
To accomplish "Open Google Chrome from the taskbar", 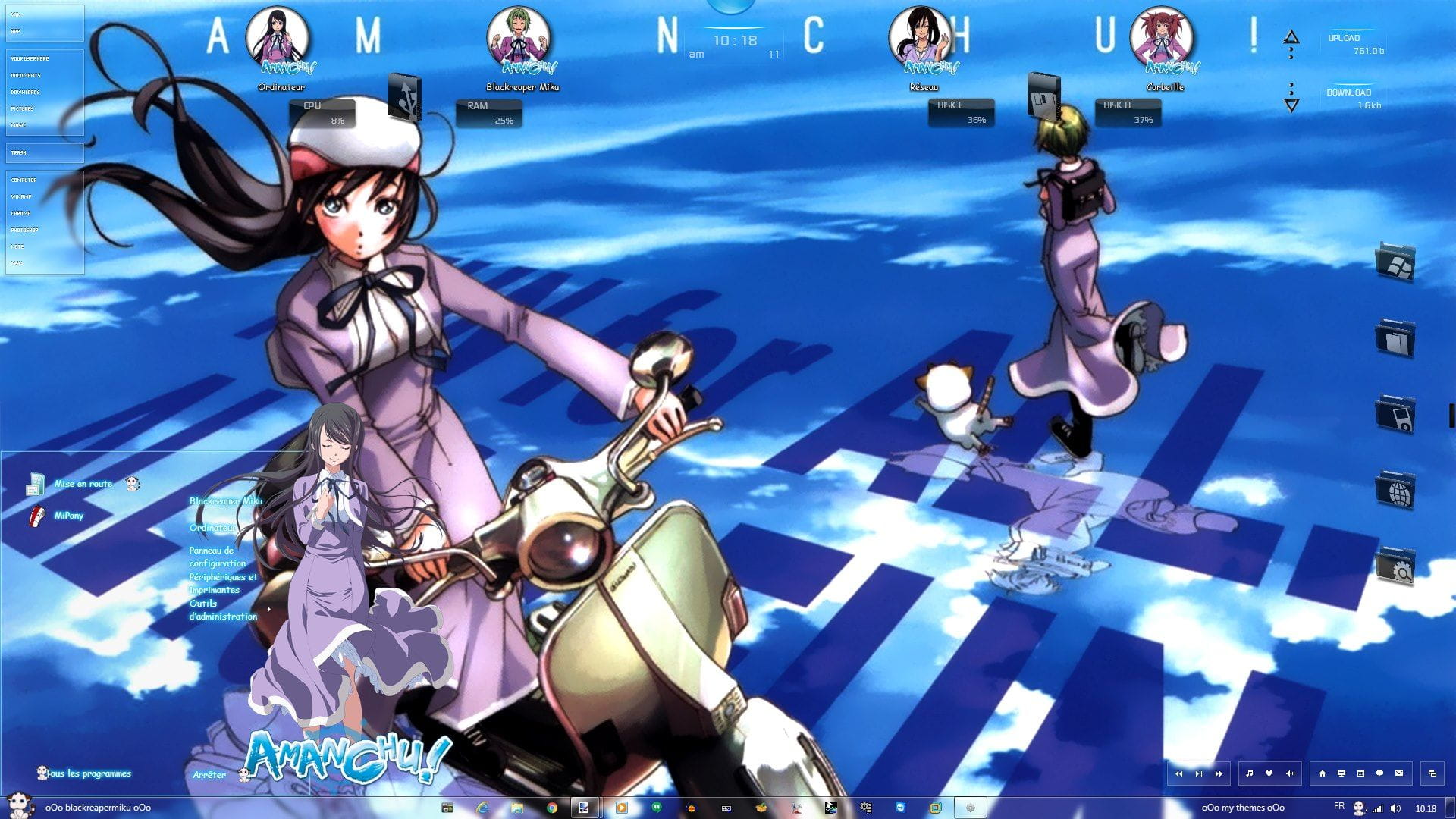I will (x=553, y=808).
